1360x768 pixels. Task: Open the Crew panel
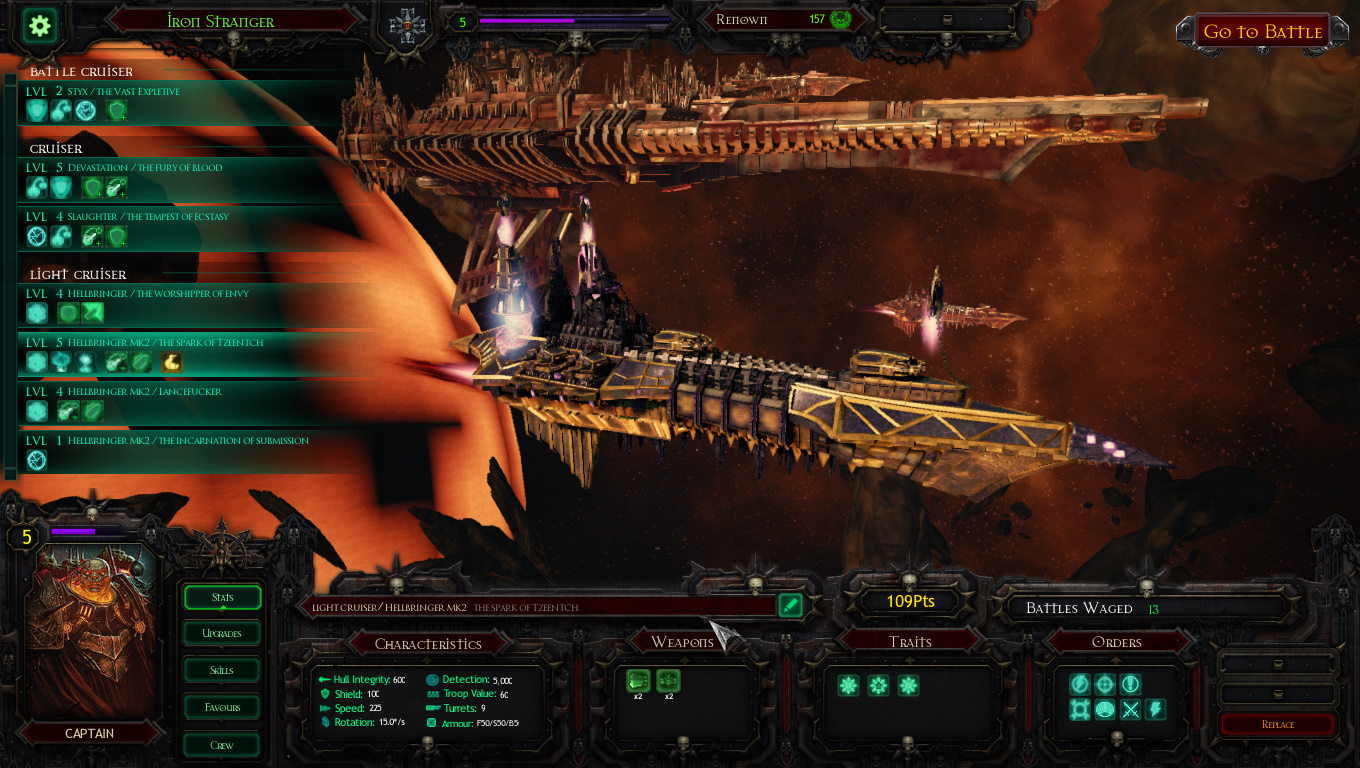(221, 744)
